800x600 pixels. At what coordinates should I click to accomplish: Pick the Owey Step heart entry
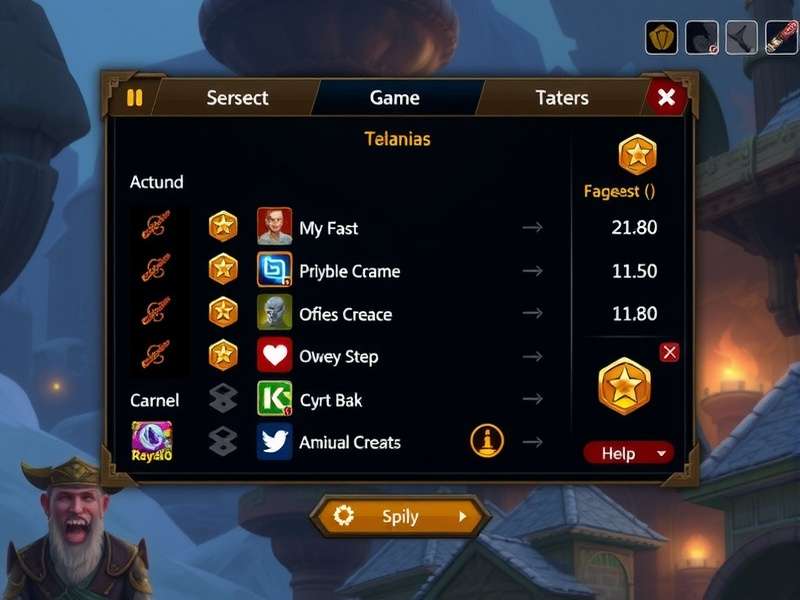click(338, 357)
